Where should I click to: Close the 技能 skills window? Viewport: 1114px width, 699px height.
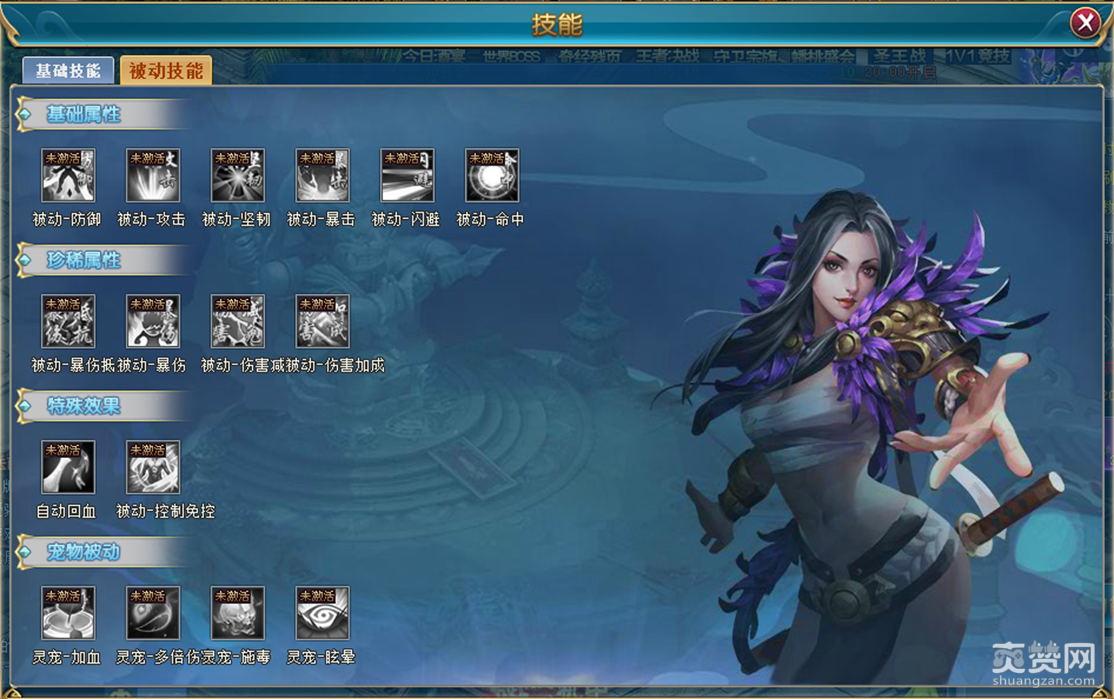(x=1085, y=23)
